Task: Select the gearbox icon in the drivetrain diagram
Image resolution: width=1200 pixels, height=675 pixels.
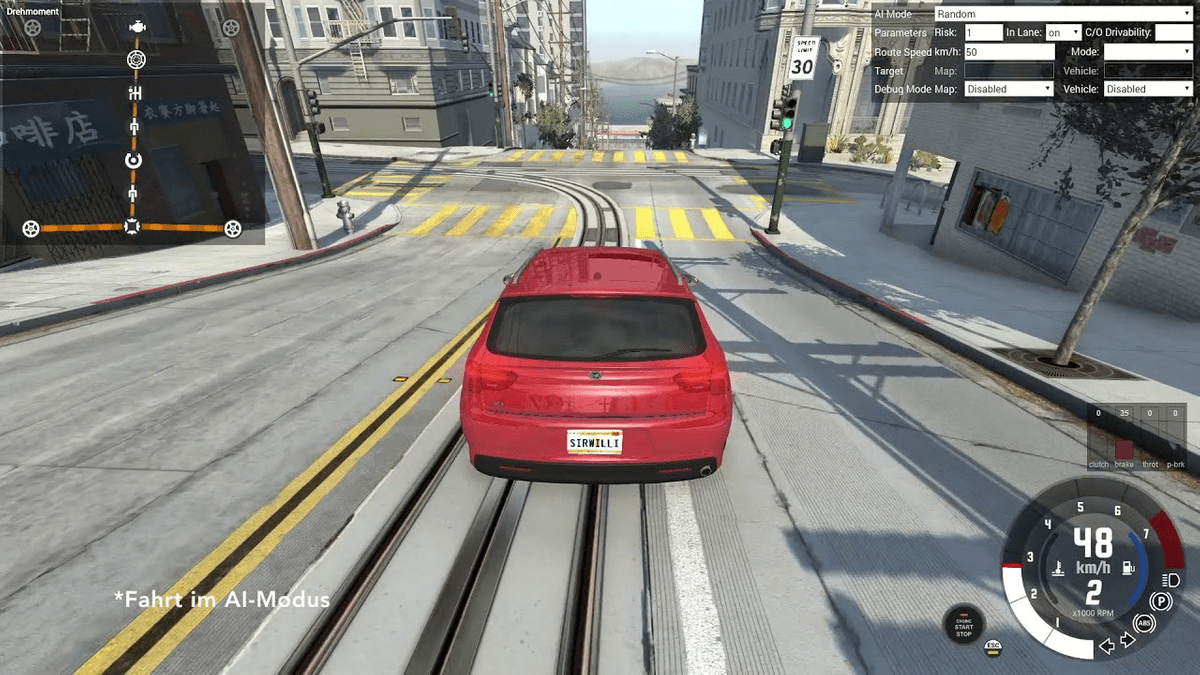Action: (x=136, y=93)
